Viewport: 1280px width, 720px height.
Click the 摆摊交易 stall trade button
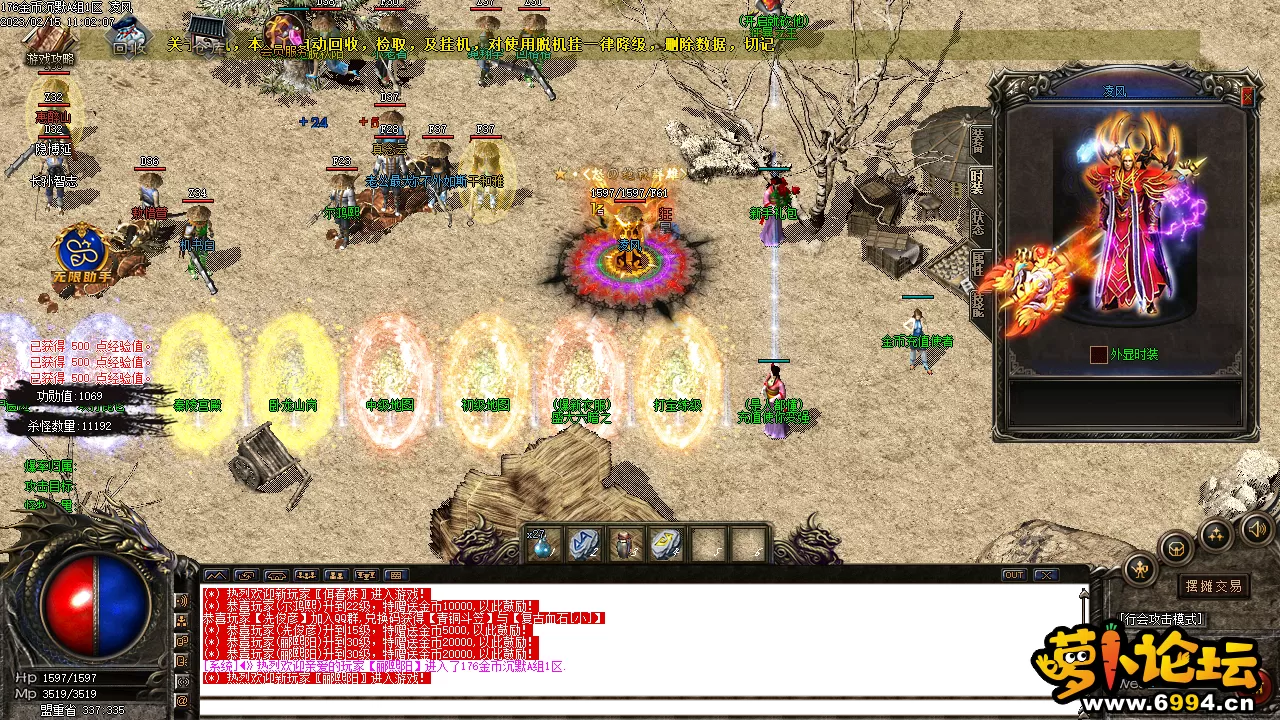point(1214,586)
